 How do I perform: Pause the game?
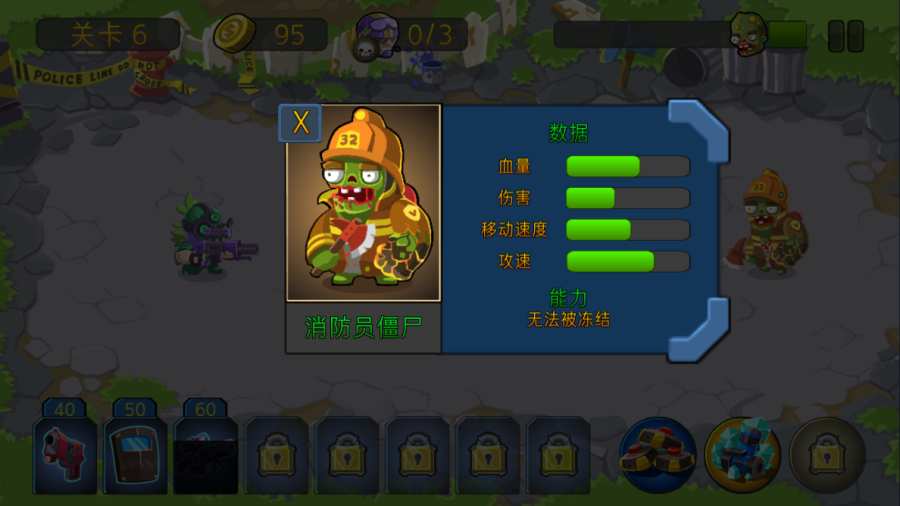845,36
